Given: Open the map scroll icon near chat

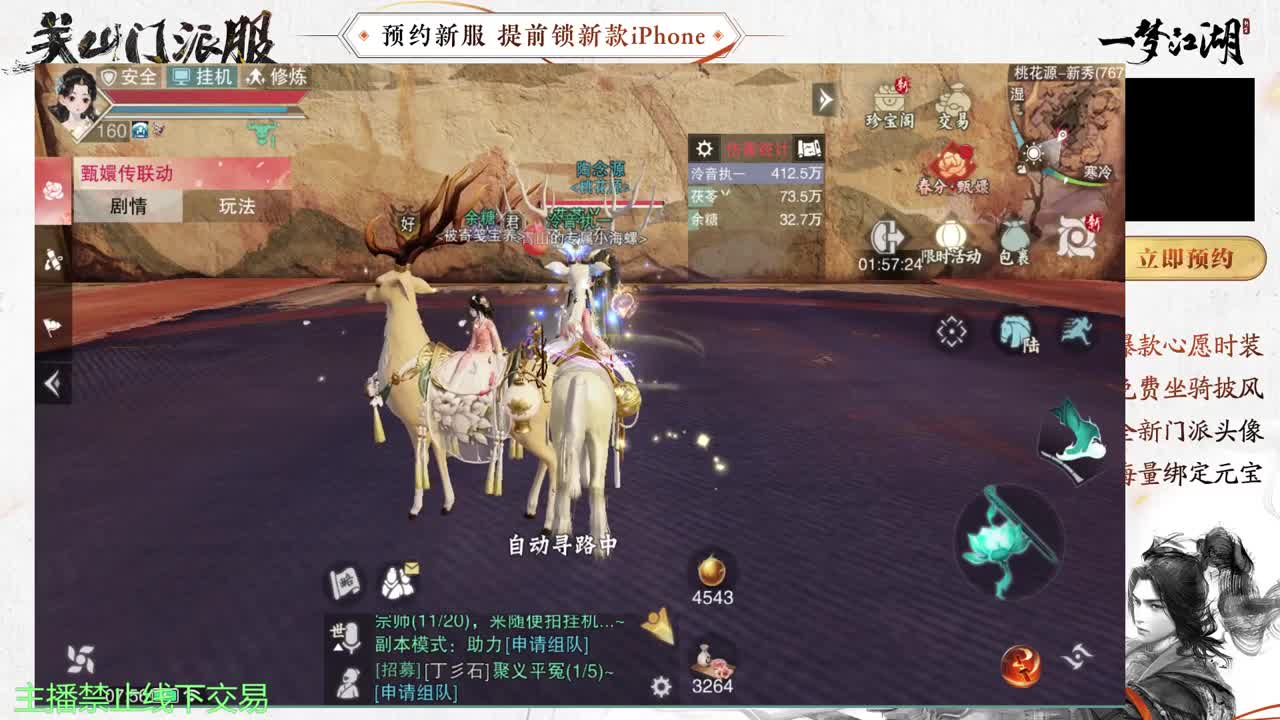Looking at the screenshot, I should [343, 583].
